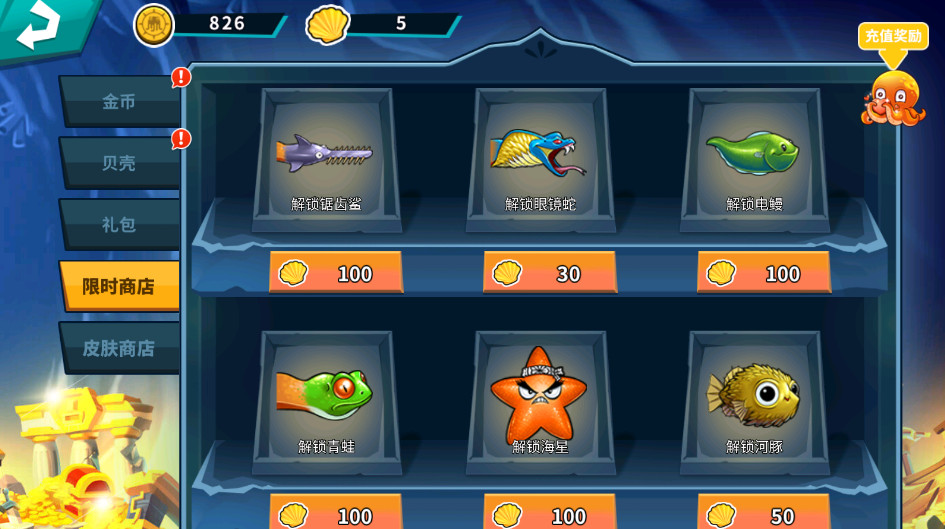
Task: Select the 礼包 tab
Action: point(119,224)
